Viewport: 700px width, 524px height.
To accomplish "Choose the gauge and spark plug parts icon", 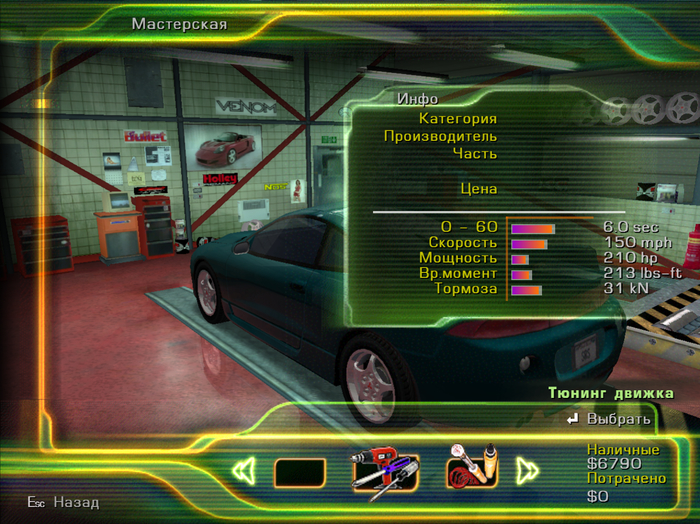I will [x=472, y=469].
